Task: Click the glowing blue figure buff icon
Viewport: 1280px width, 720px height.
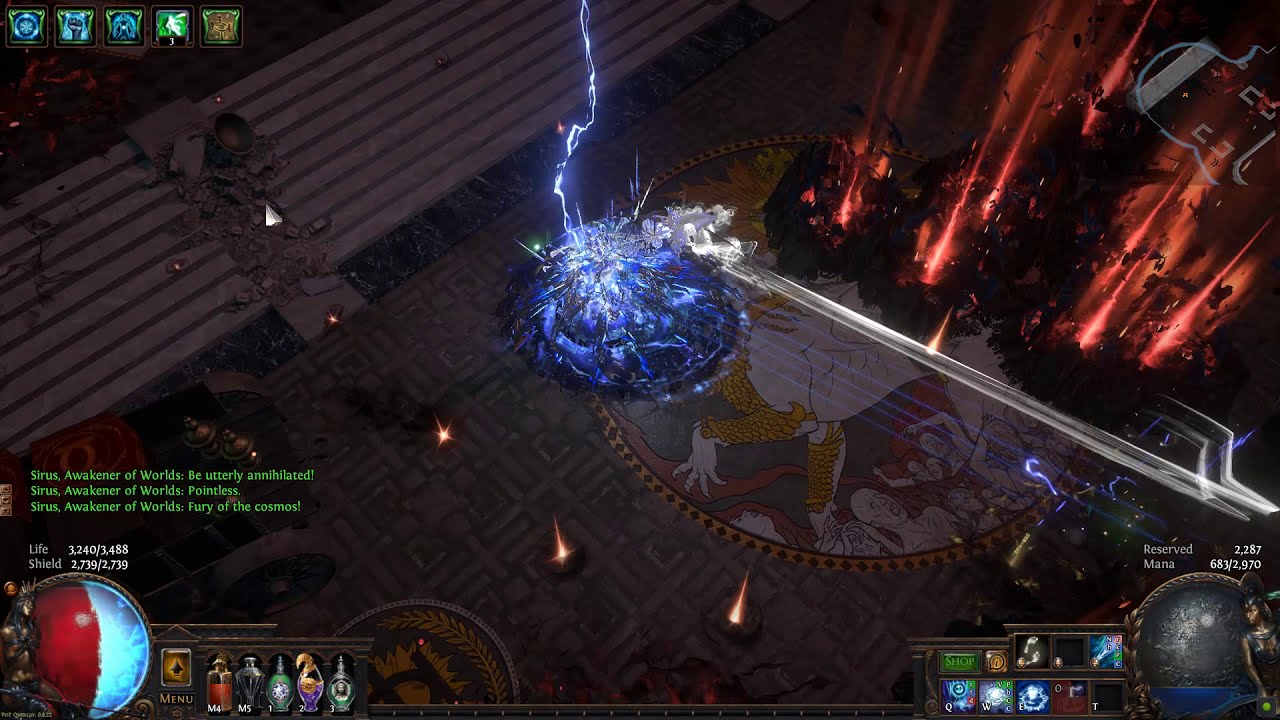Action: click(124, 27)
